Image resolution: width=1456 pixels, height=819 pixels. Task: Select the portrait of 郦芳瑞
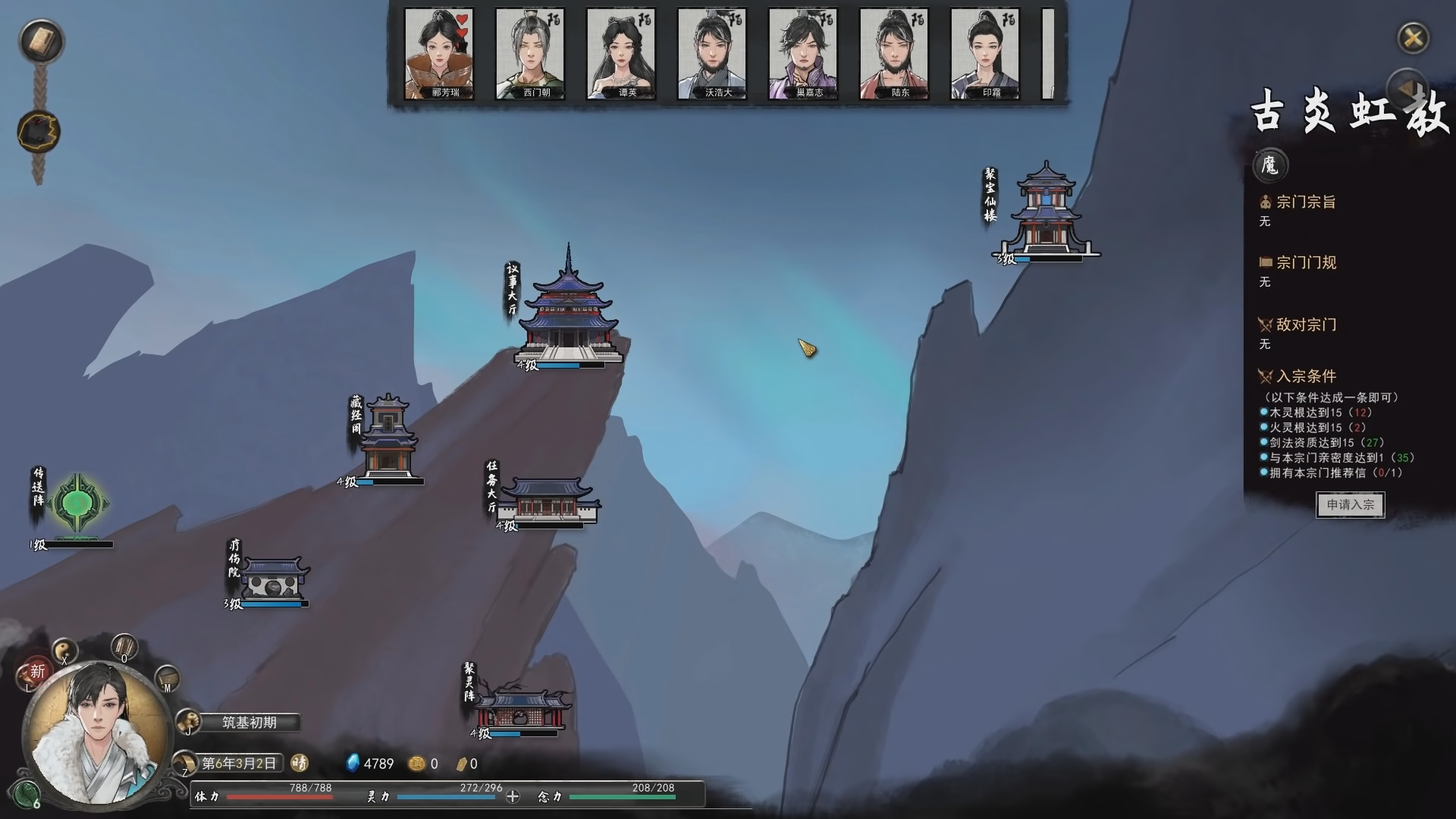[x=440, y=53]
